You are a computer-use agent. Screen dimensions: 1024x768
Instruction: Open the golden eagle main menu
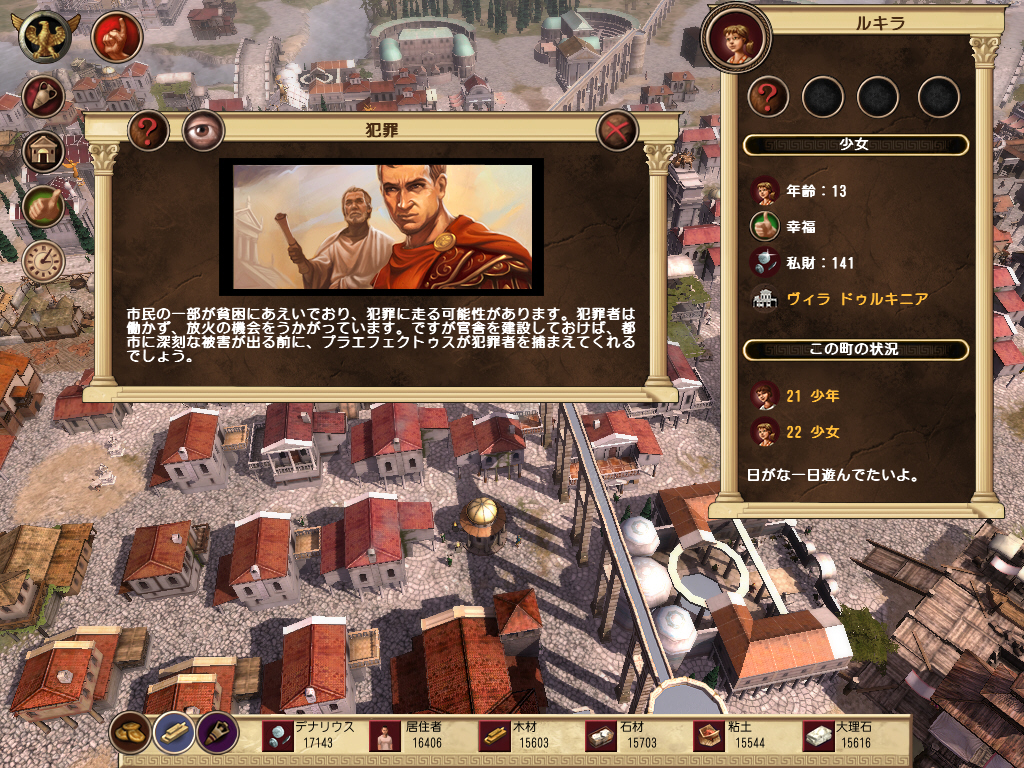[46, 37]
